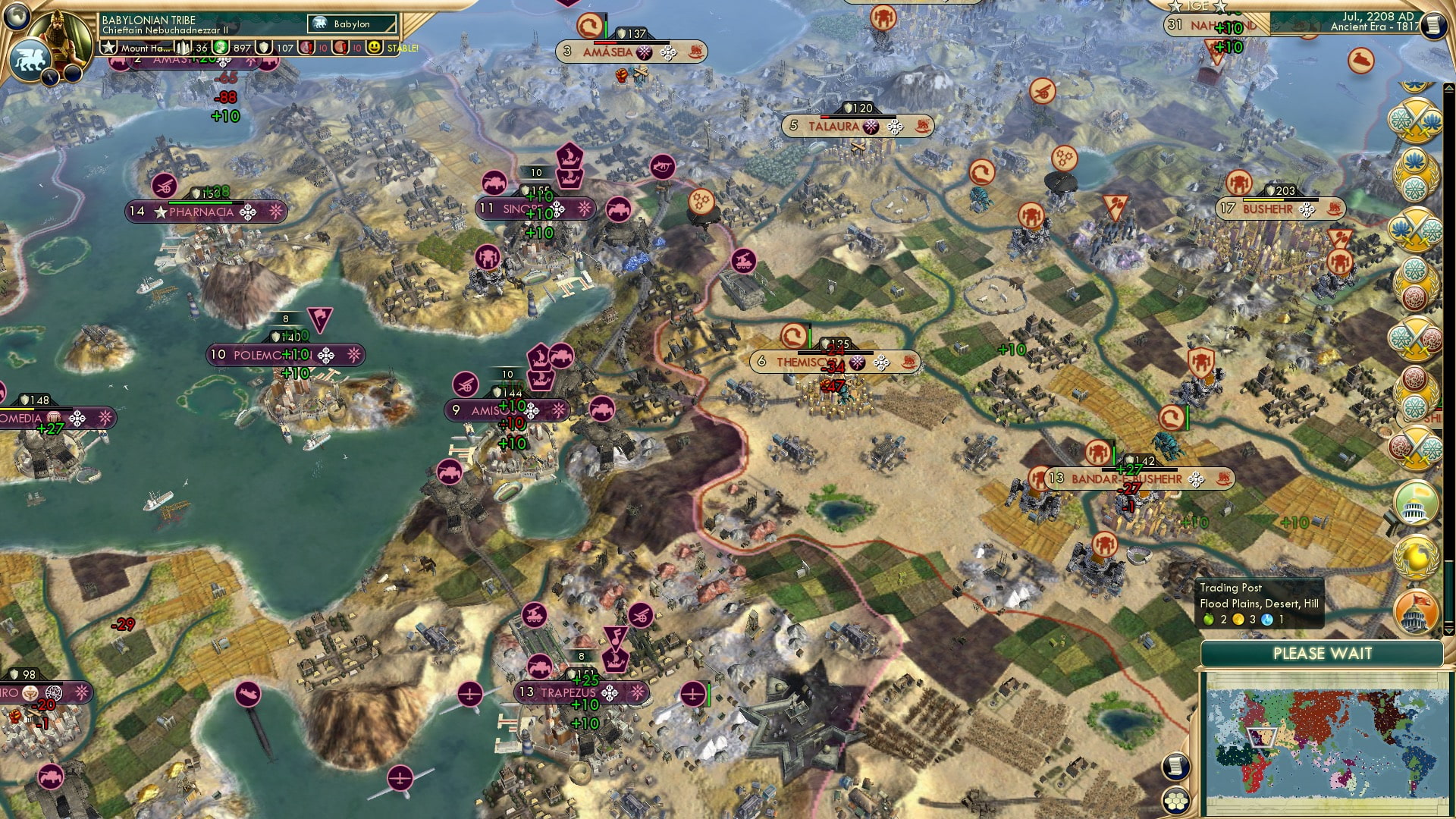
Task: Open the scroll options button beside the minimap
Action: click(1175, 767)
